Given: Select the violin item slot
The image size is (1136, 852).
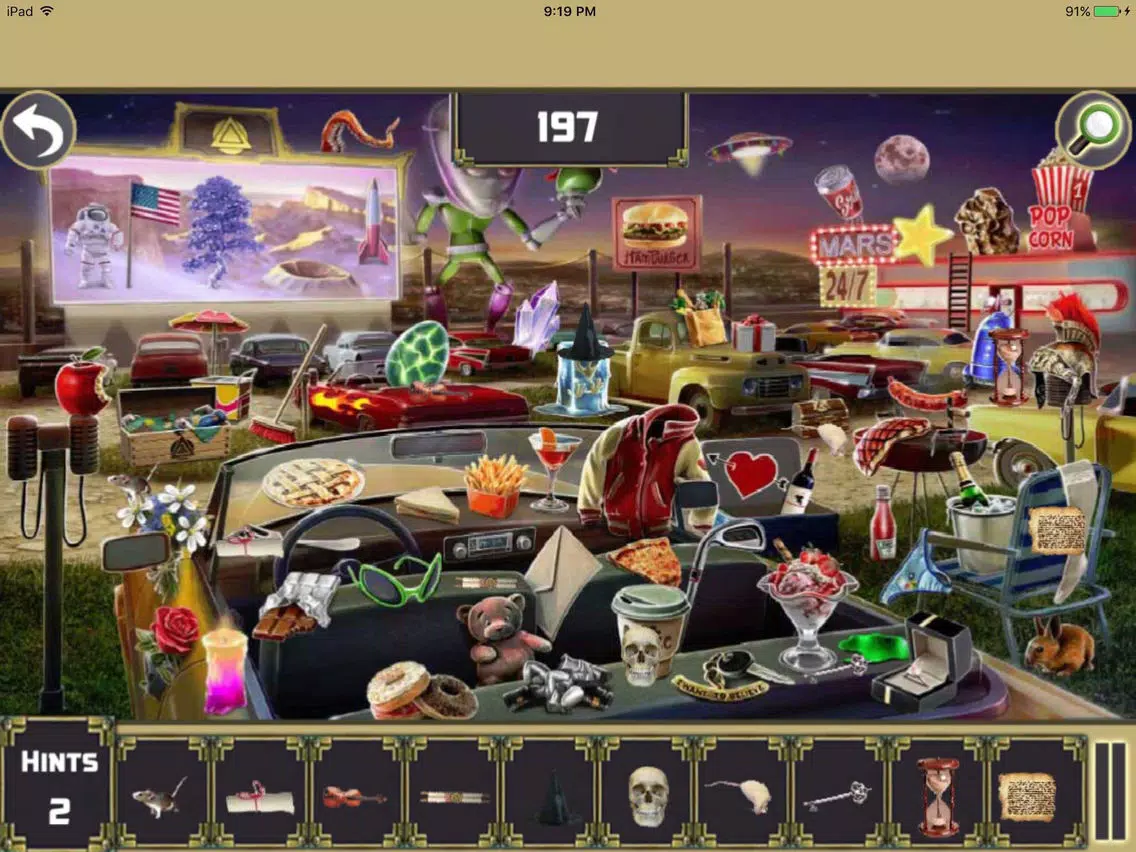Looking at the screenshot, I should 355,797.
